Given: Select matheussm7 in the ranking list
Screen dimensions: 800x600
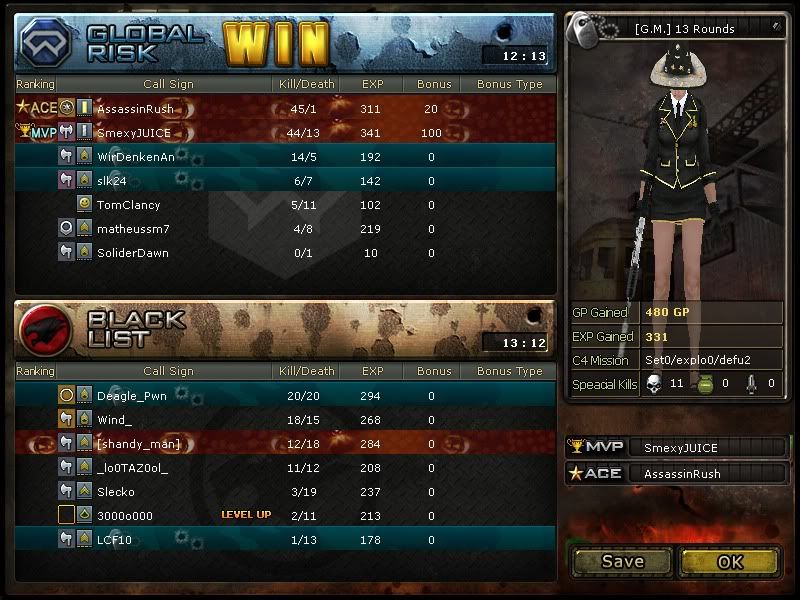Looking at the screenshot, I should 133,229.
